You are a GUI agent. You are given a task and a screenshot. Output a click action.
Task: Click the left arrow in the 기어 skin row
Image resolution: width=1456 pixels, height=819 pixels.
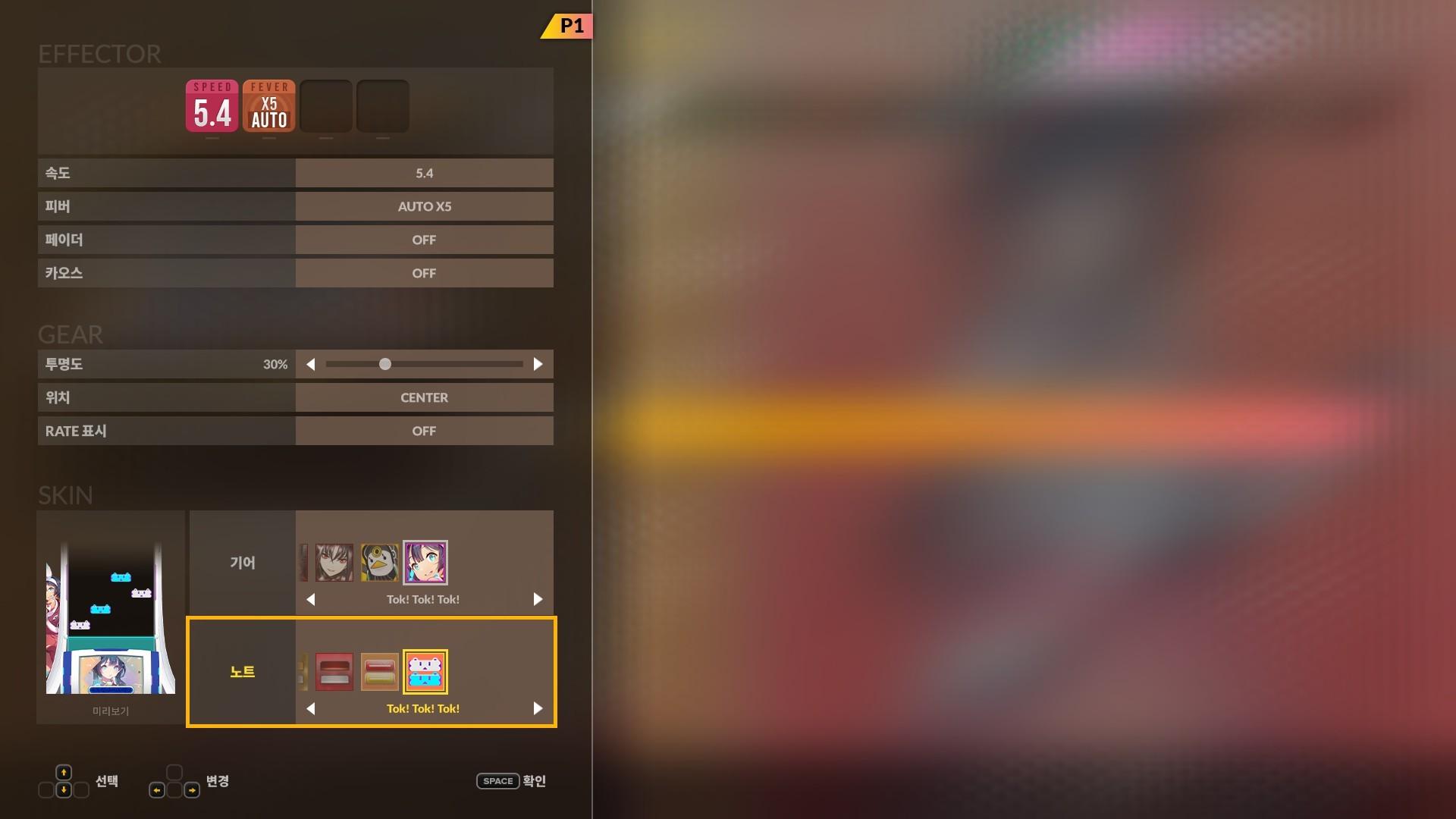click(x=311, y=599)
